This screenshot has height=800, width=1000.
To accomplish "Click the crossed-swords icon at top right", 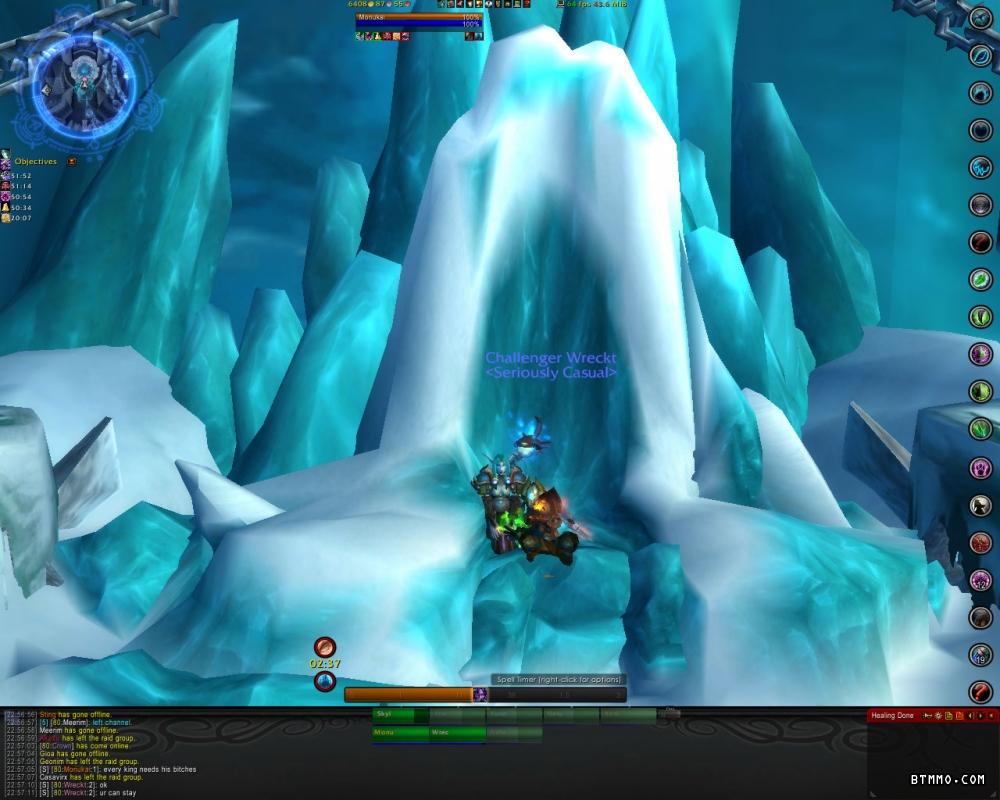I will click(x=980, y=17).
